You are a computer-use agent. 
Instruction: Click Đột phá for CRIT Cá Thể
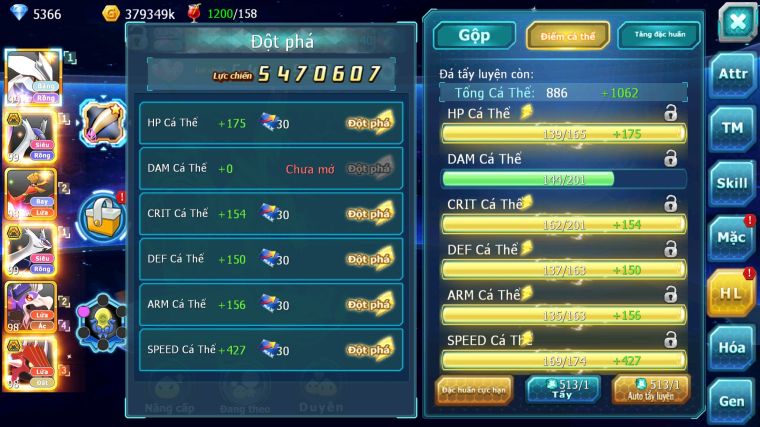click(369, 214)
